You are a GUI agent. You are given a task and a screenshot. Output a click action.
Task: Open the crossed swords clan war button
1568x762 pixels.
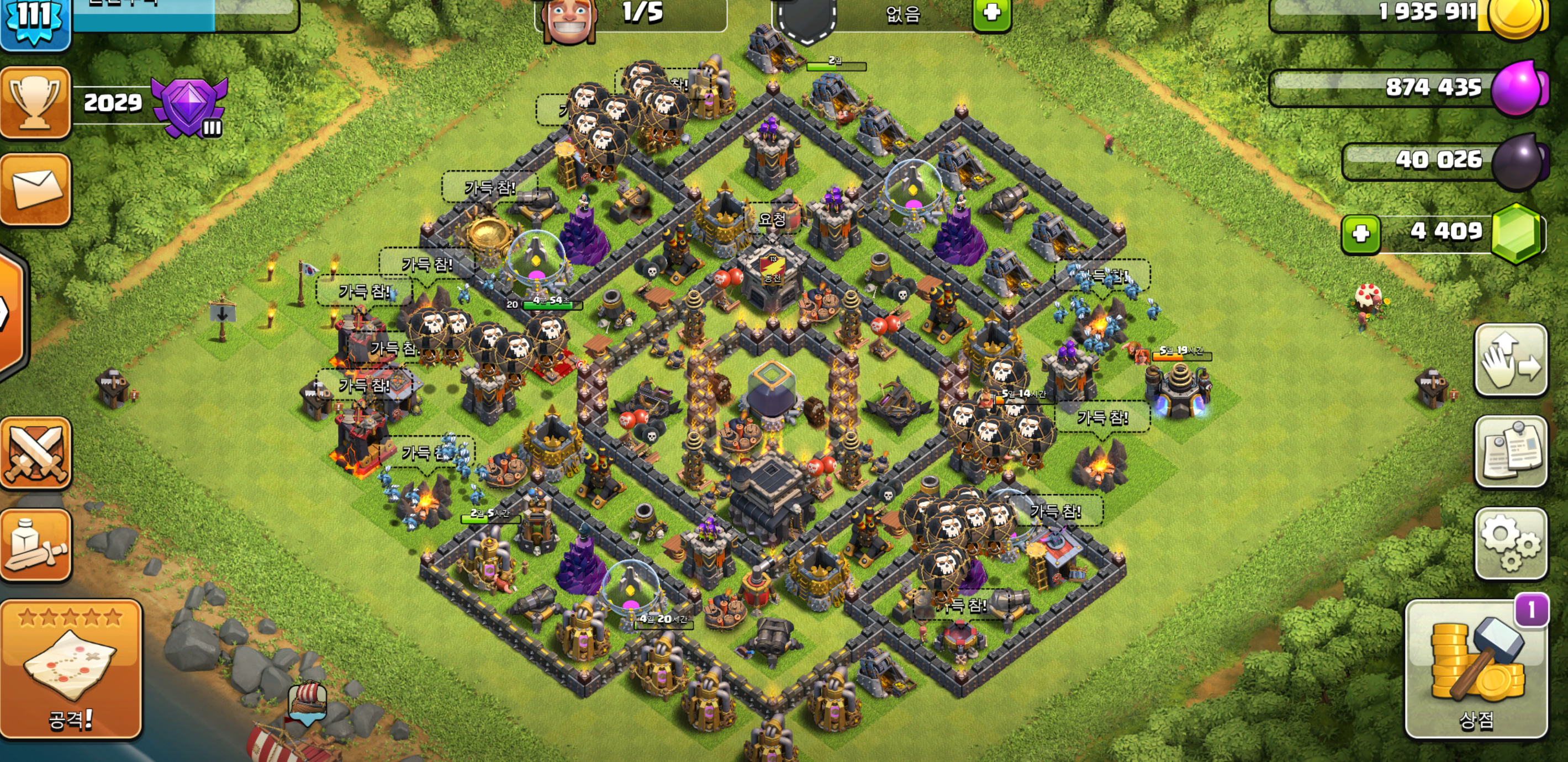[x=35, y=453]
